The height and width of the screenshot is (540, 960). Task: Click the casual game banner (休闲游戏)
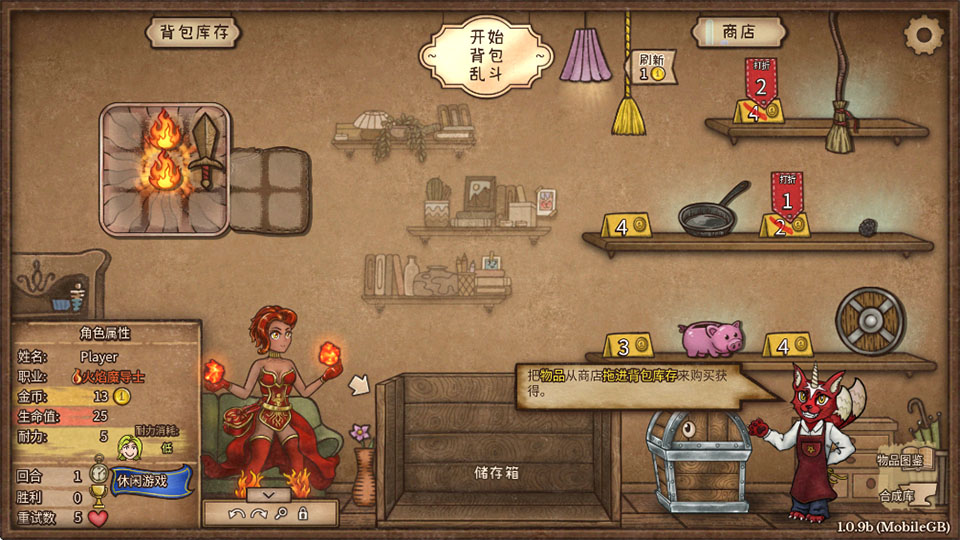(140, 481)
